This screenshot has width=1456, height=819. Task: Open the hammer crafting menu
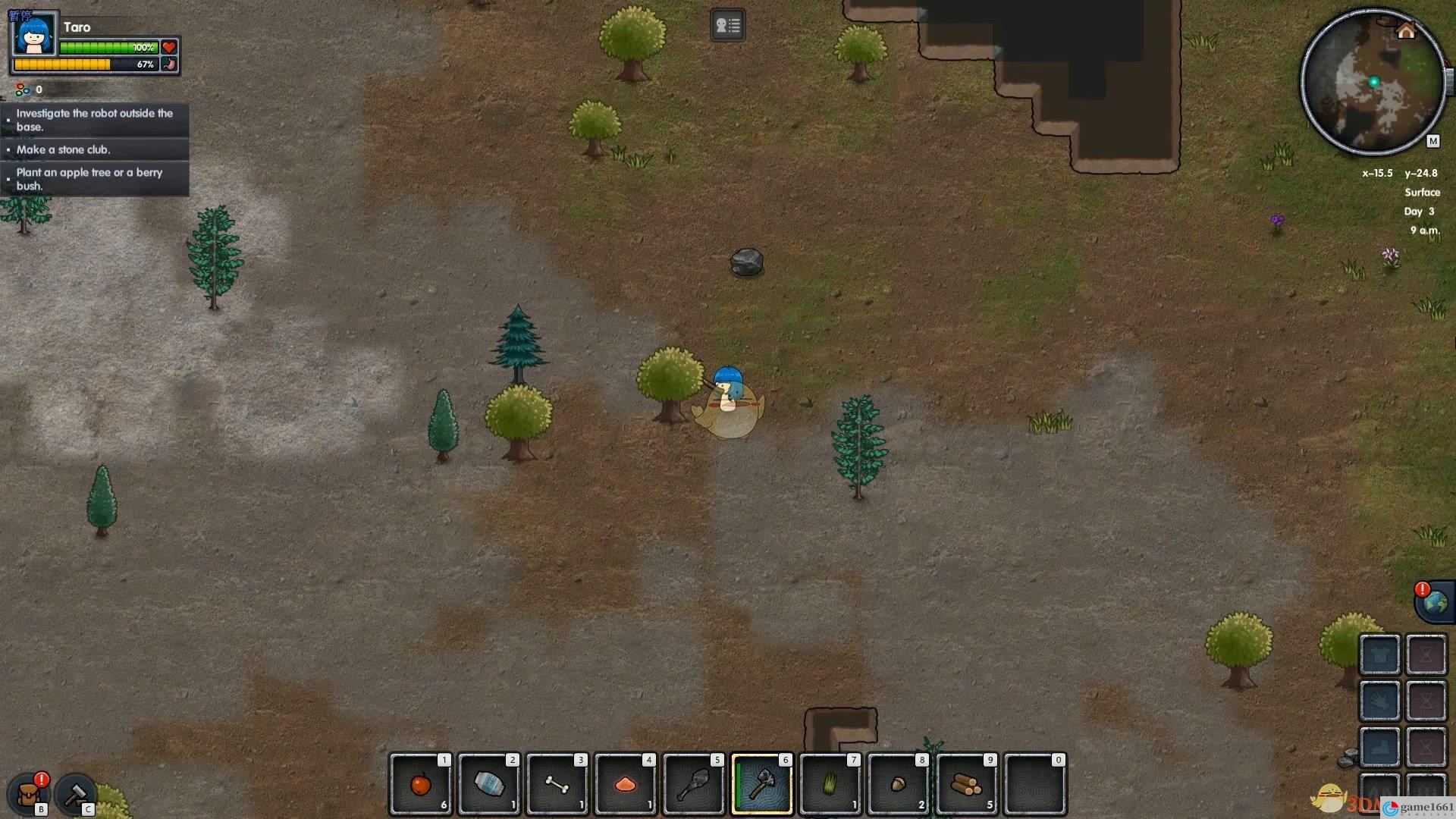point(75,793)
